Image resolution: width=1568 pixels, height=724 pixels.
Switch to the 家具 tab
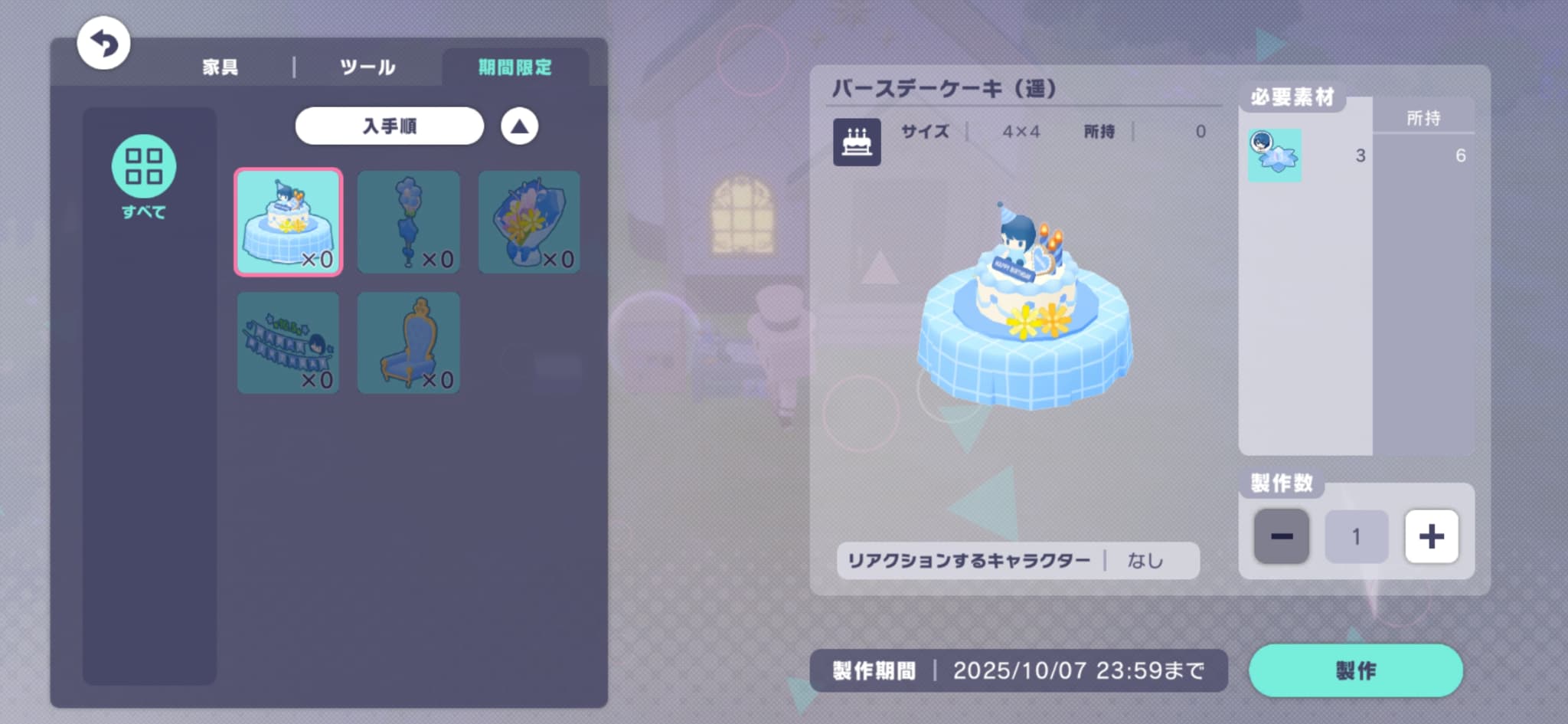click(x=220, y=67)
